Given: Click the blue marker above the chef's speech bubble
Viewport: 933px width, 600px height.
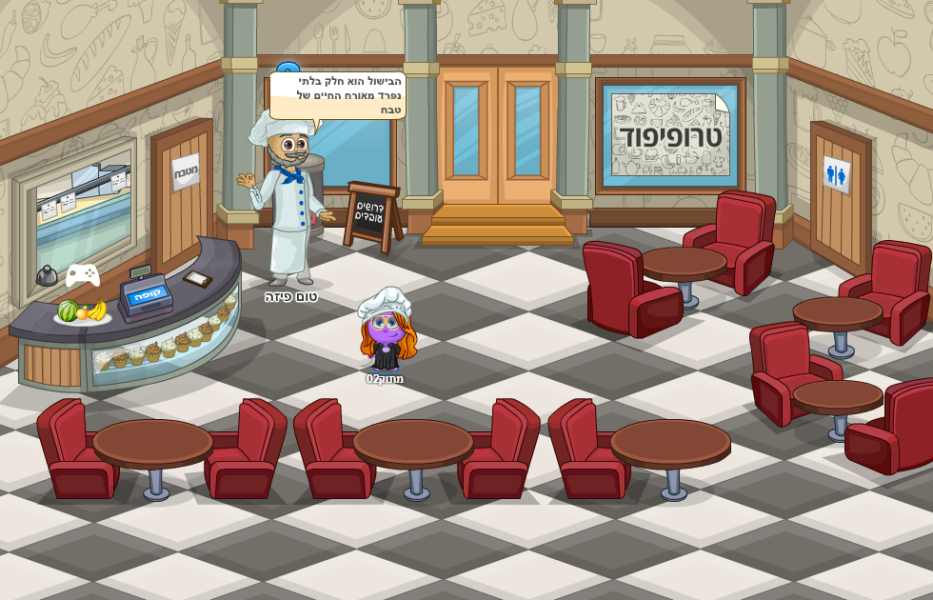Looking at the screenshot, I should tap(288, 68).
